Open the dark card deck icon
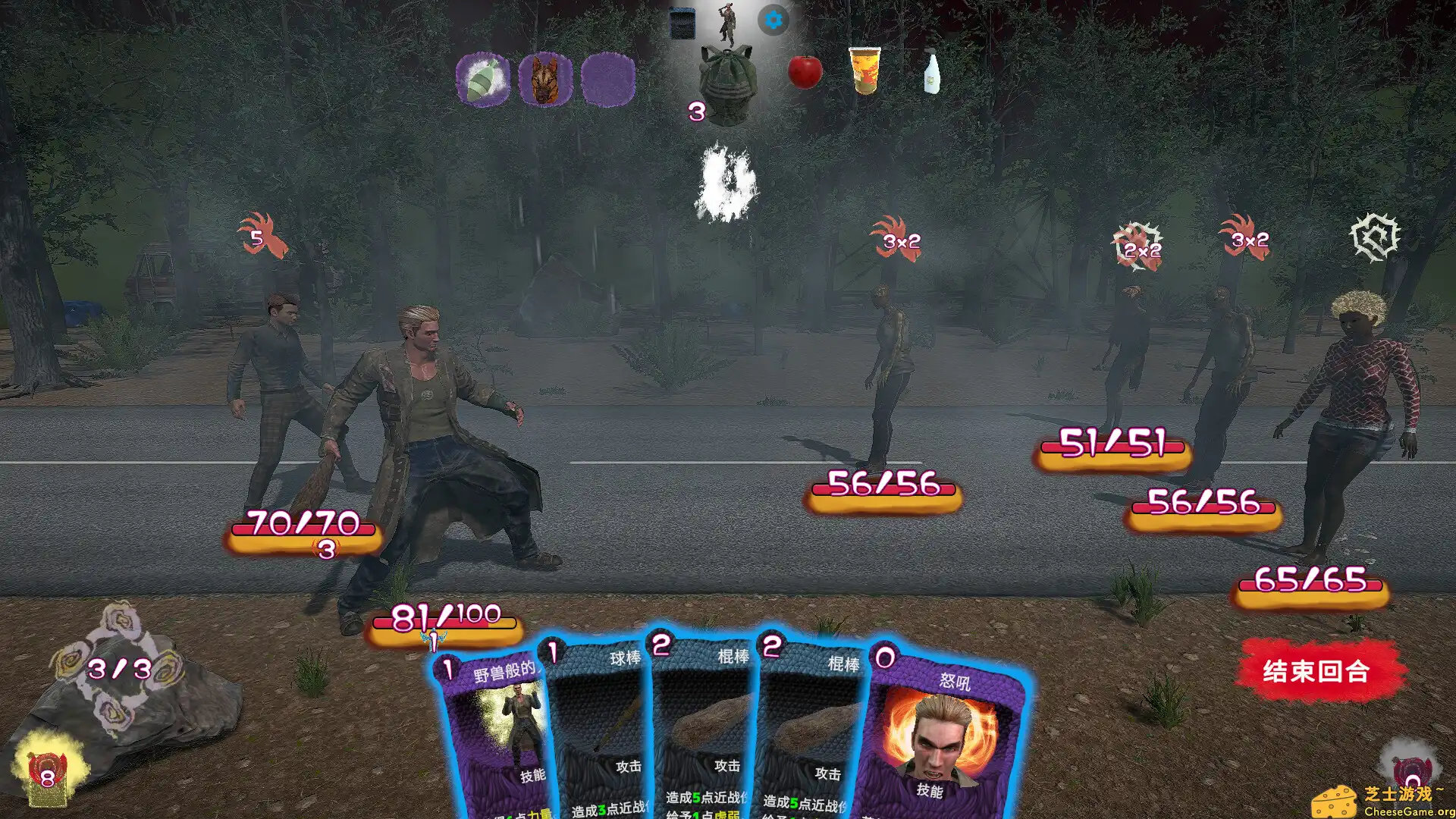1456x819 pixels. [x=682, y=23]
